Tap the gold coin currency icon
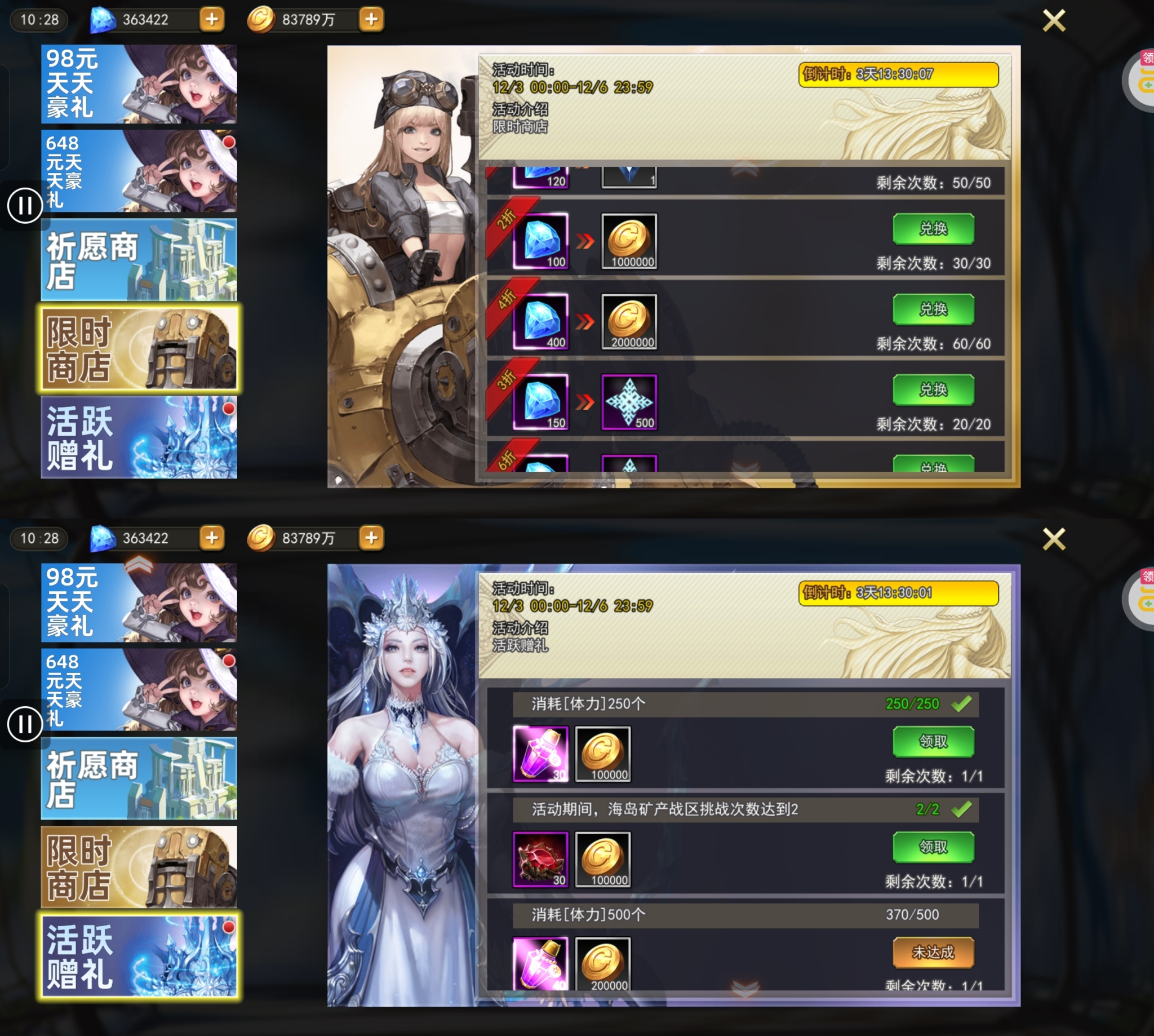 pyautogui.click(x=262, y=20)
